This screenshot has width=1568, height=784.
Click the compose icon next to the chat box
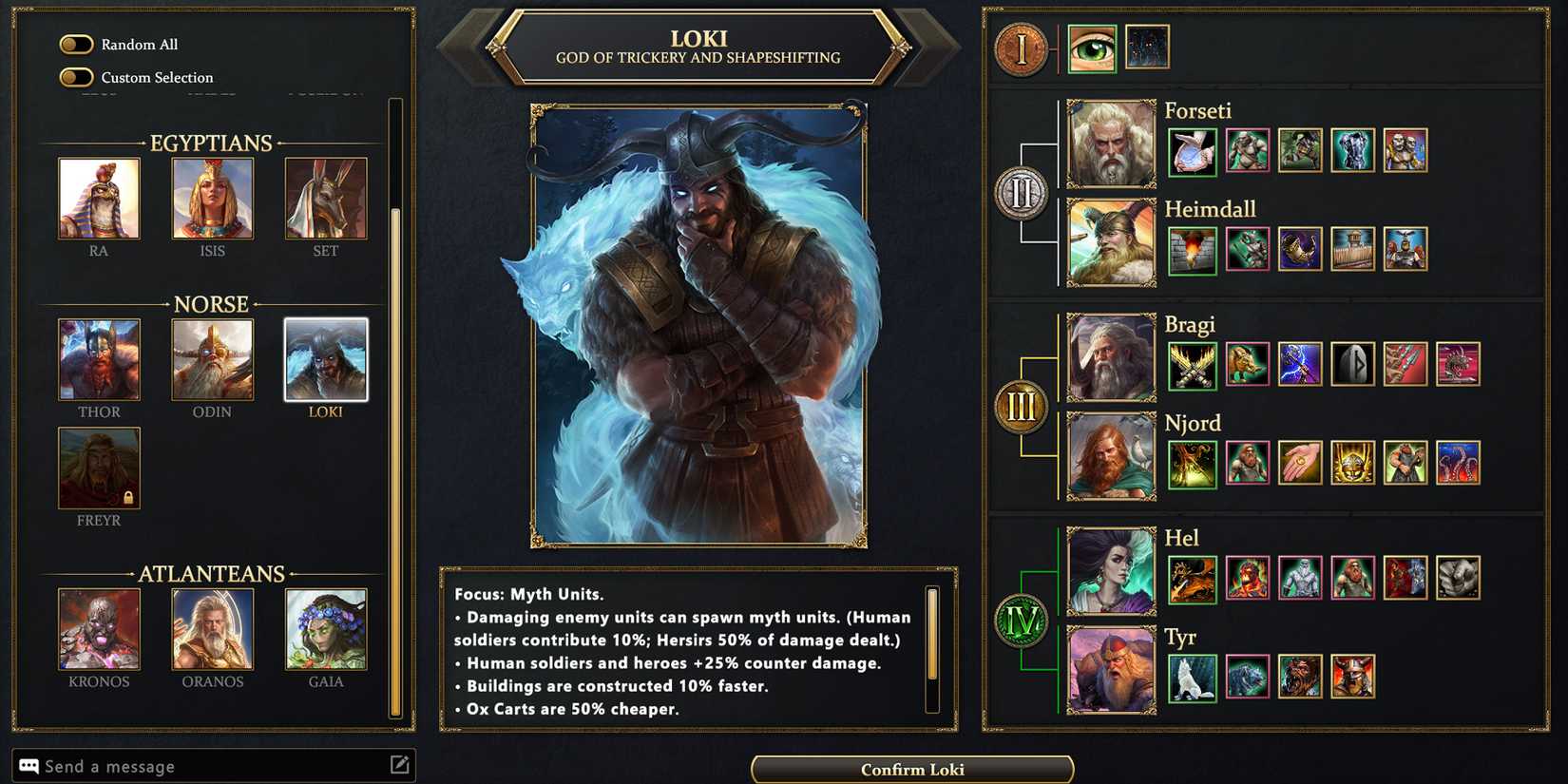click(x=400, y=765)
